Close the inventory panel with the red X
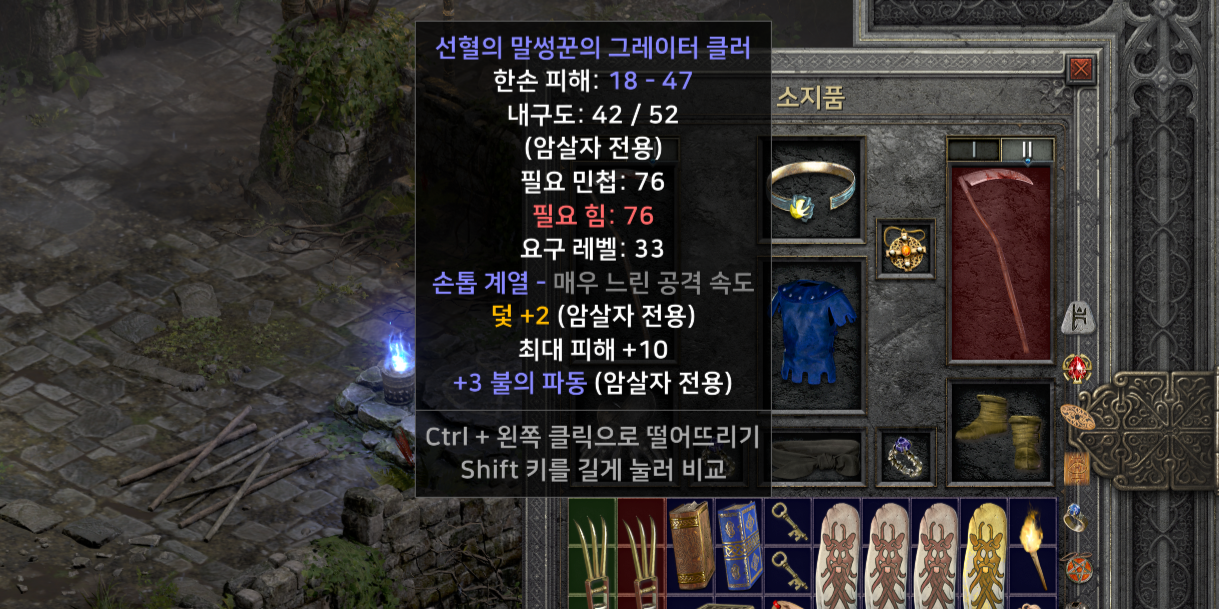 click(1081, 69)
